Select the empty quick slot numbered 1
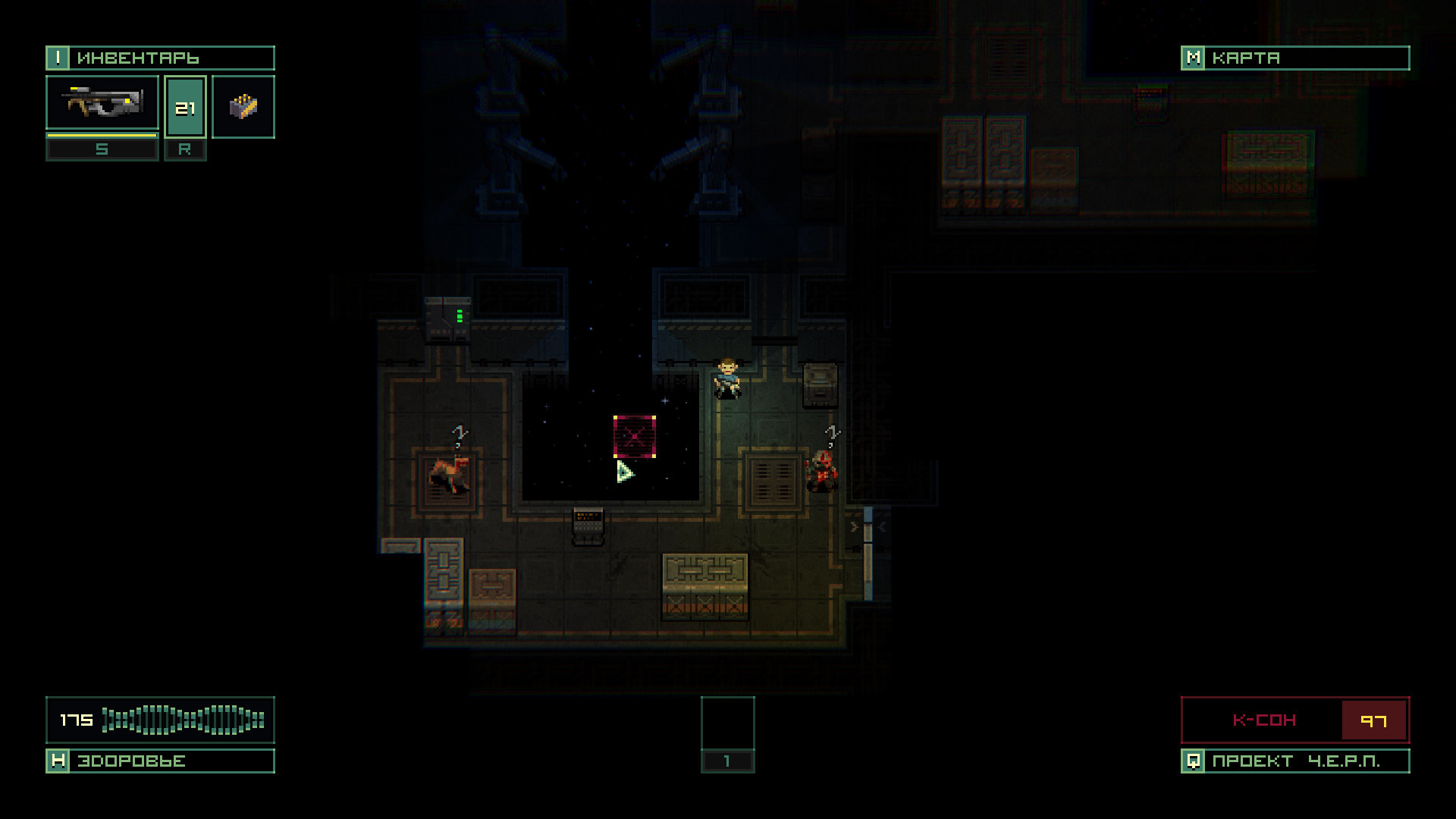This screenshot has width=1456, height=819. (x=727, y=724)
